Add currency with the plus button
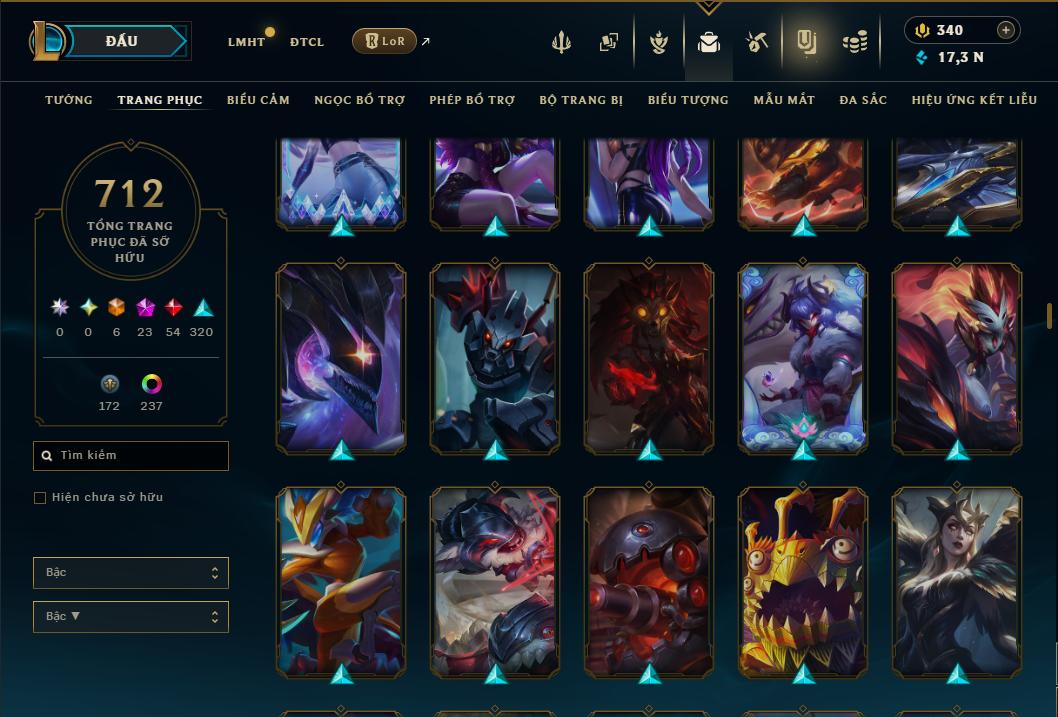 point(1005,30)
